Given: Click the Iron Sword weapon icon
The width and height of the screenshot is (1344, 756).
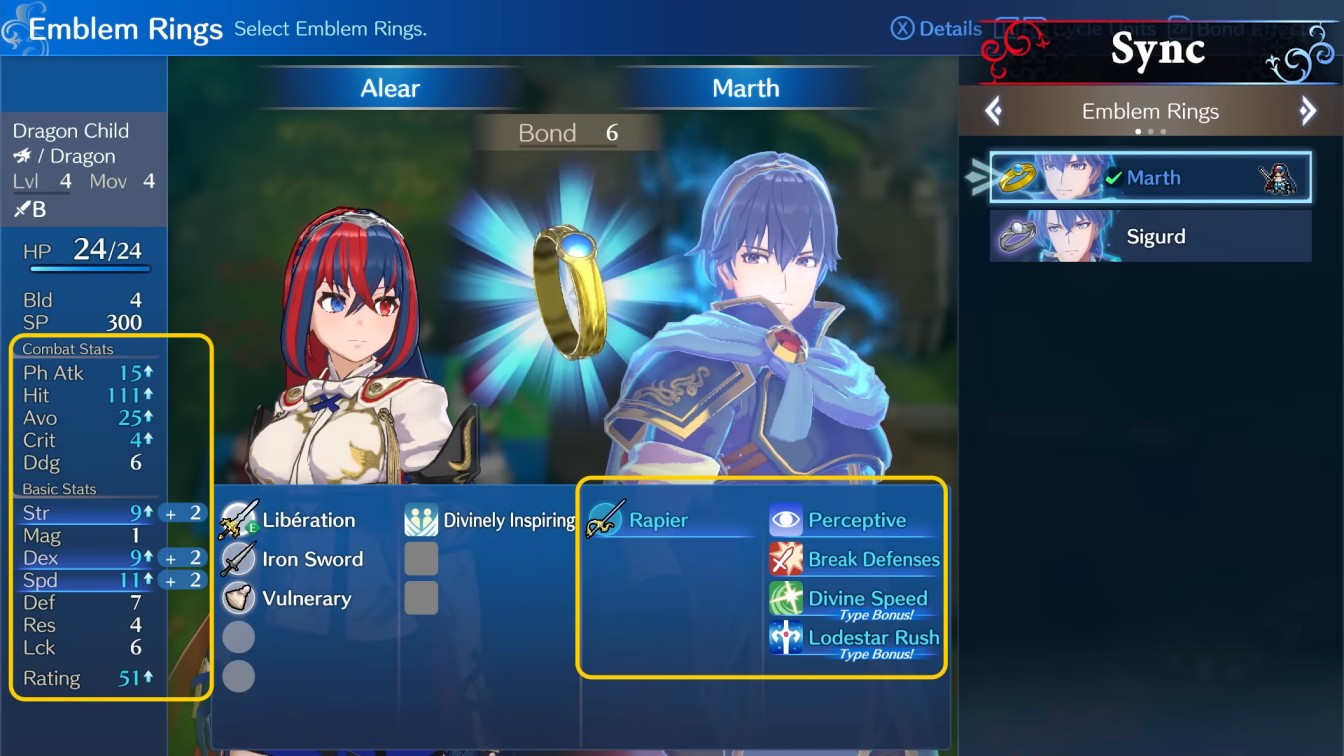Looking at the screenshot, I should tap(240, 559).
